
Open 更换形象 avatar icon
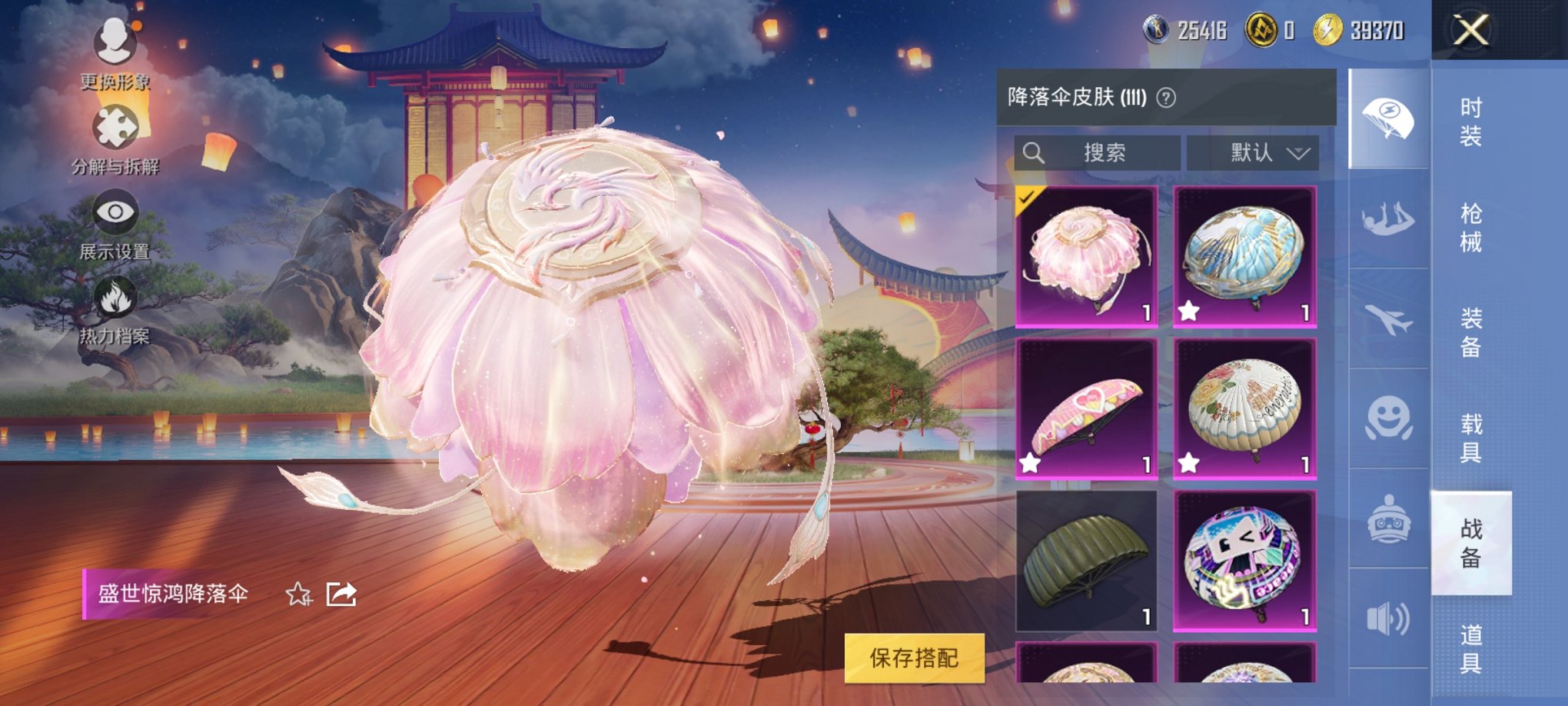pos(114,40)
